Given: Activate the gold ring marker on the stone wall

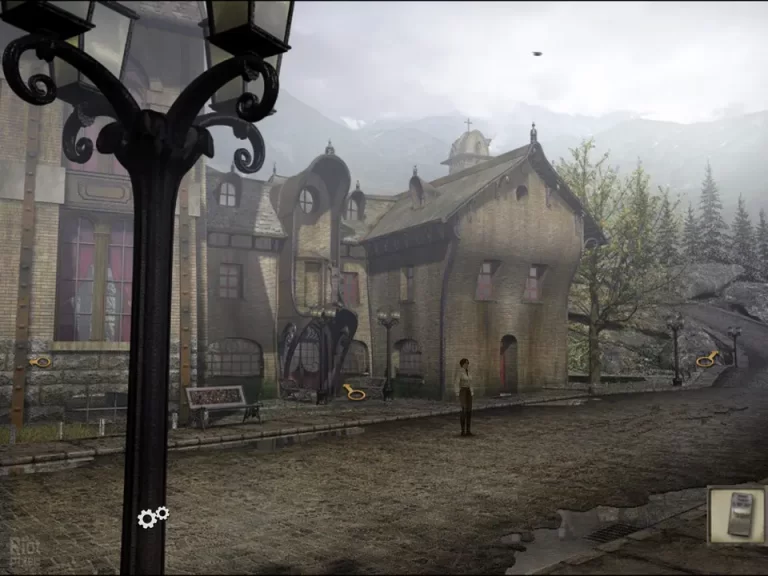Looking at the screenshot, I should 40,361.
